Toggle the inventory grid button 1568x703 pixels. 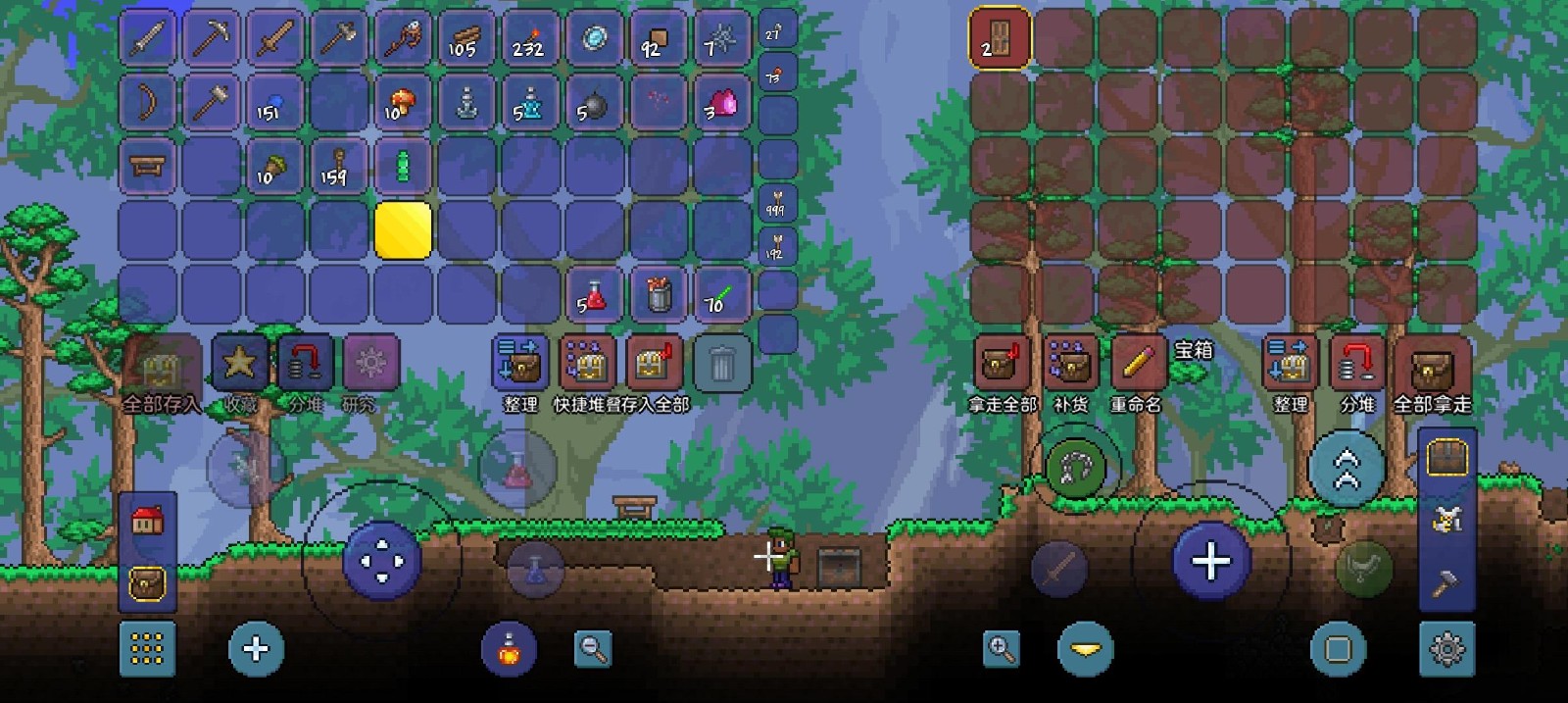click(147, 648)
